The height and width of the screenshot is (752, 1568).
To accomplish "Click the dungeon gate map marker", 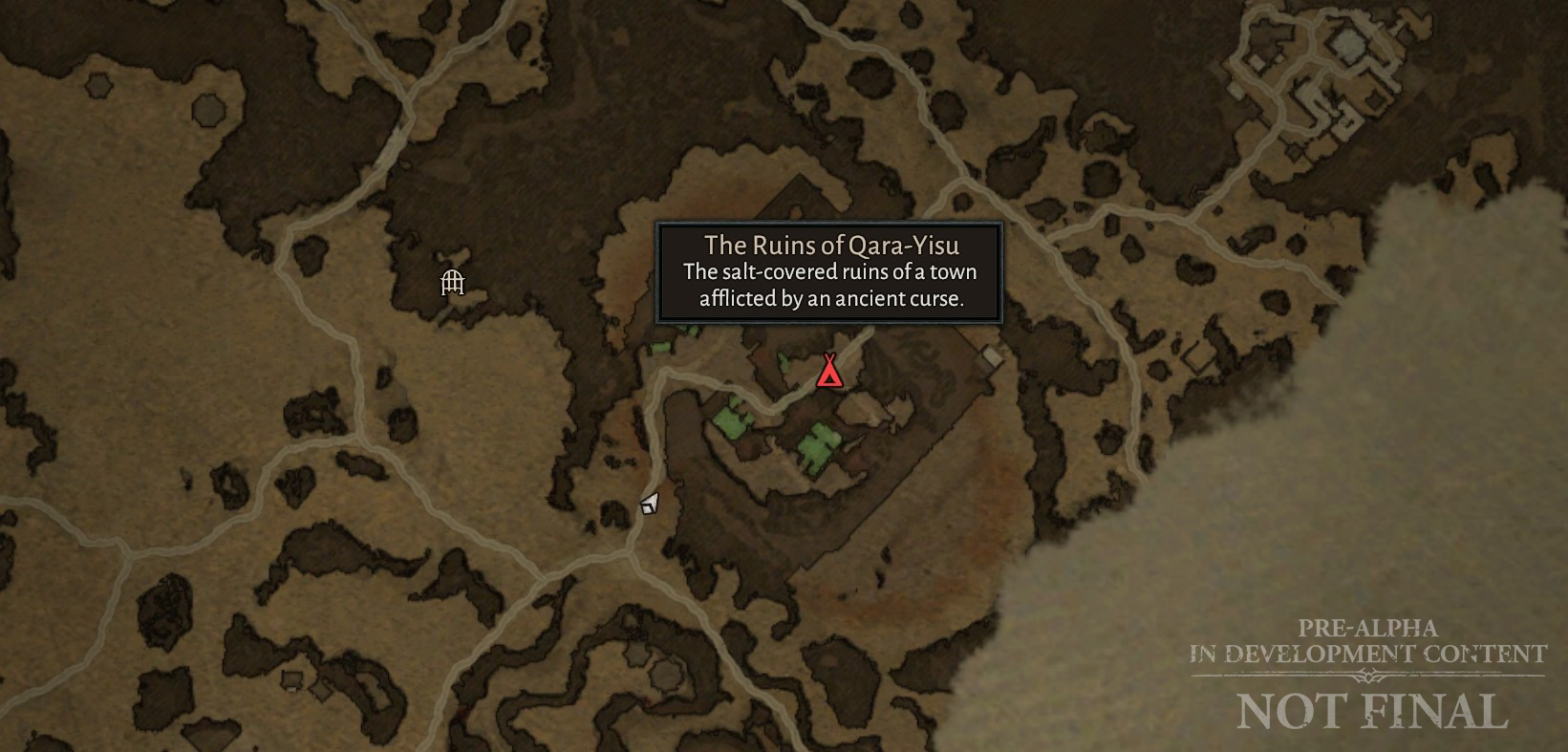I will tap(452, 282).
